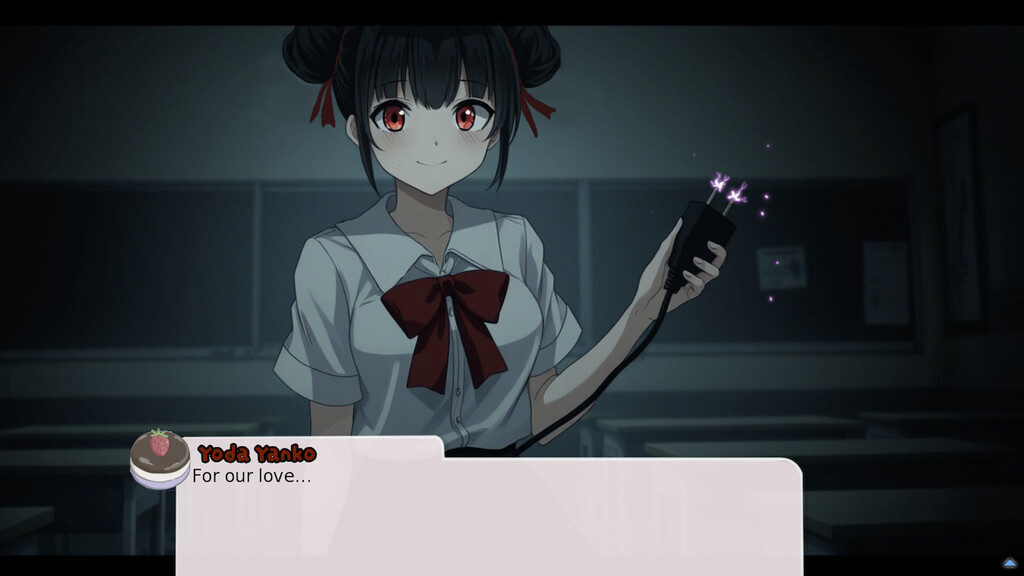Screen dimensions: 1024x576
Task: Open the blue triangle menu arrow
Action: tap(1009, 563)
